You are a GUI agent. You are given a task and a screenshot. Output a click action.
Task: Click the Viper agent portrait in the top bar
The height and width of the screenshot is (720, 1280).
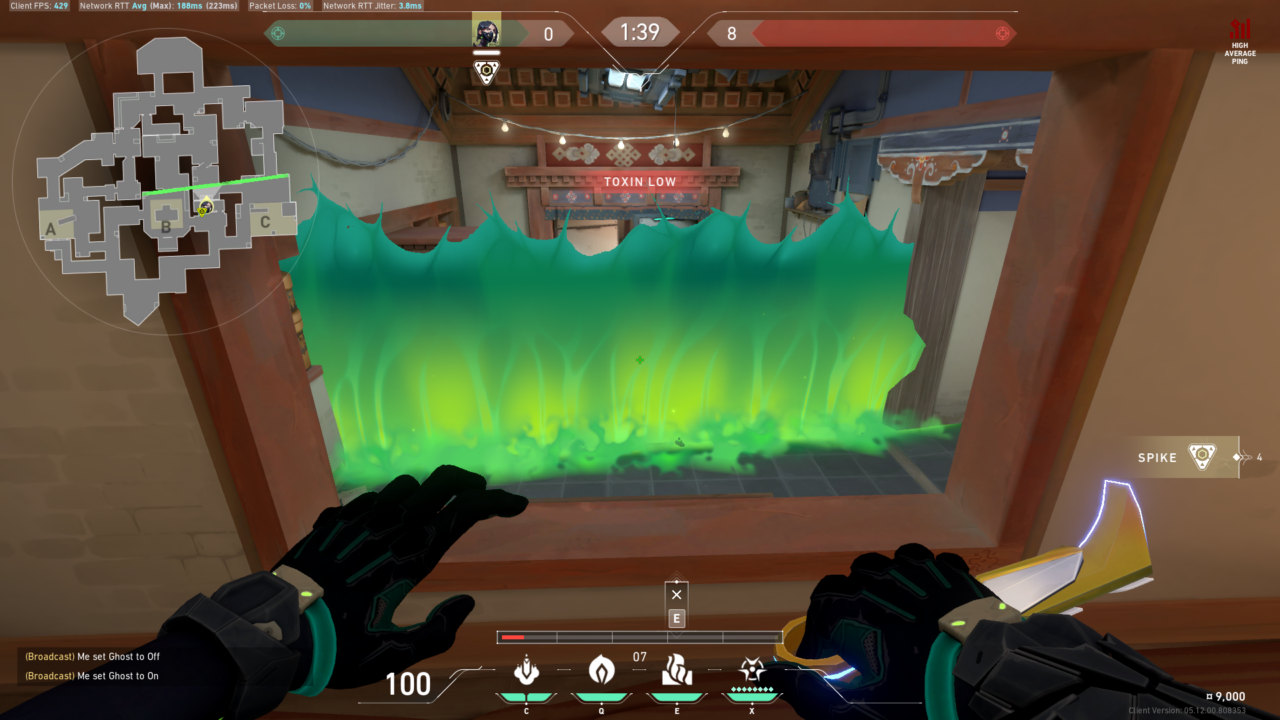(487, 33)
